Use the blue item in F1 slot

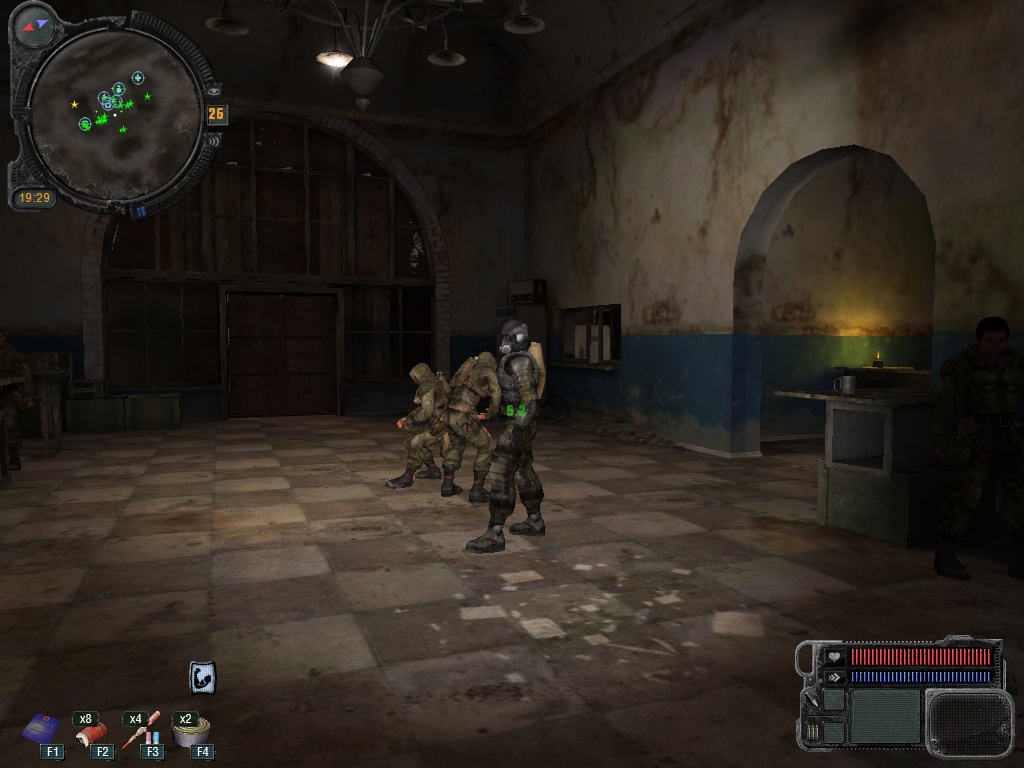[x=42, y=729]
